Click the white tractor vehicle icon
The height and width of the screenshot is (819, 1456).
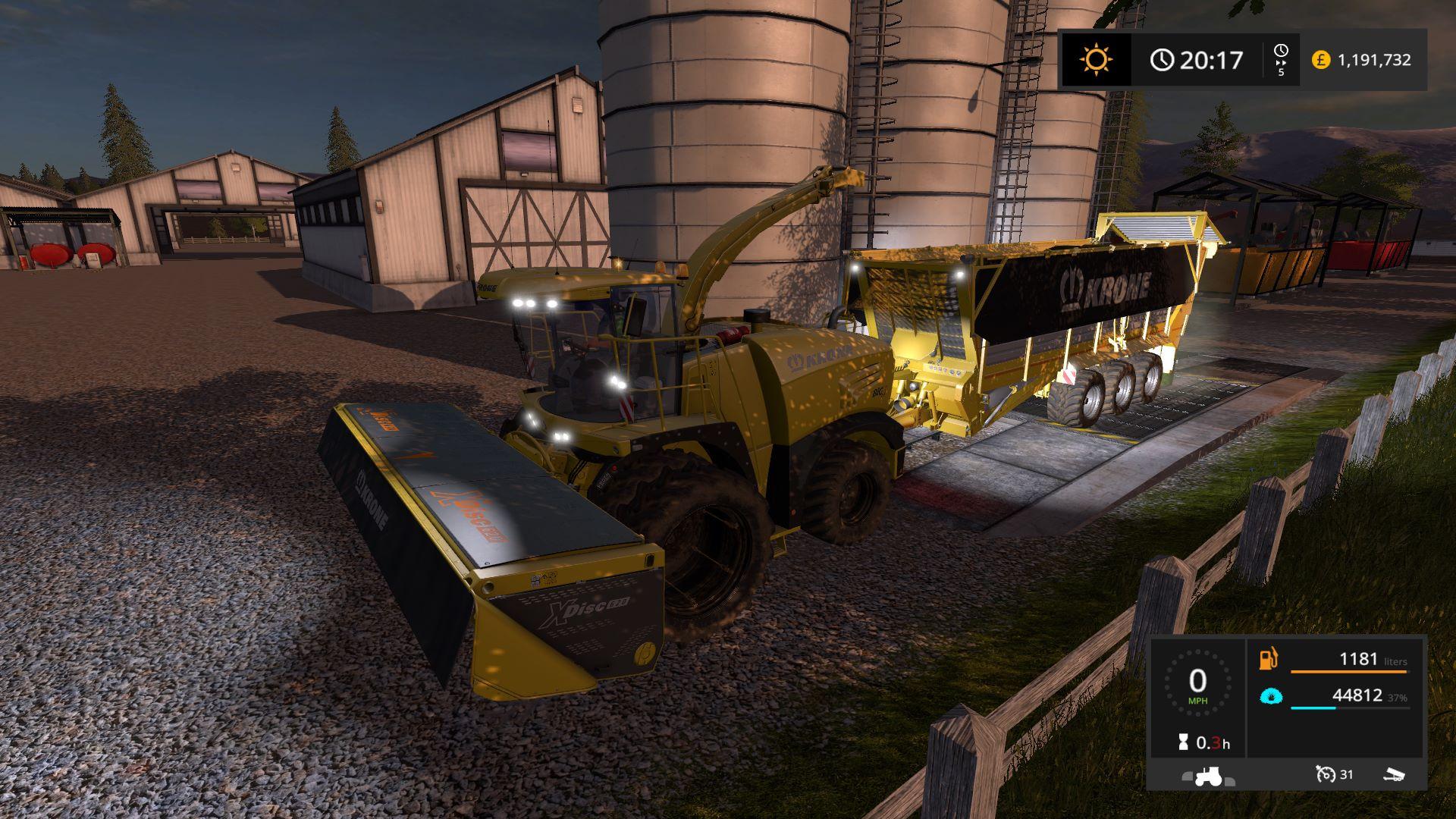tap(1207, 777)
